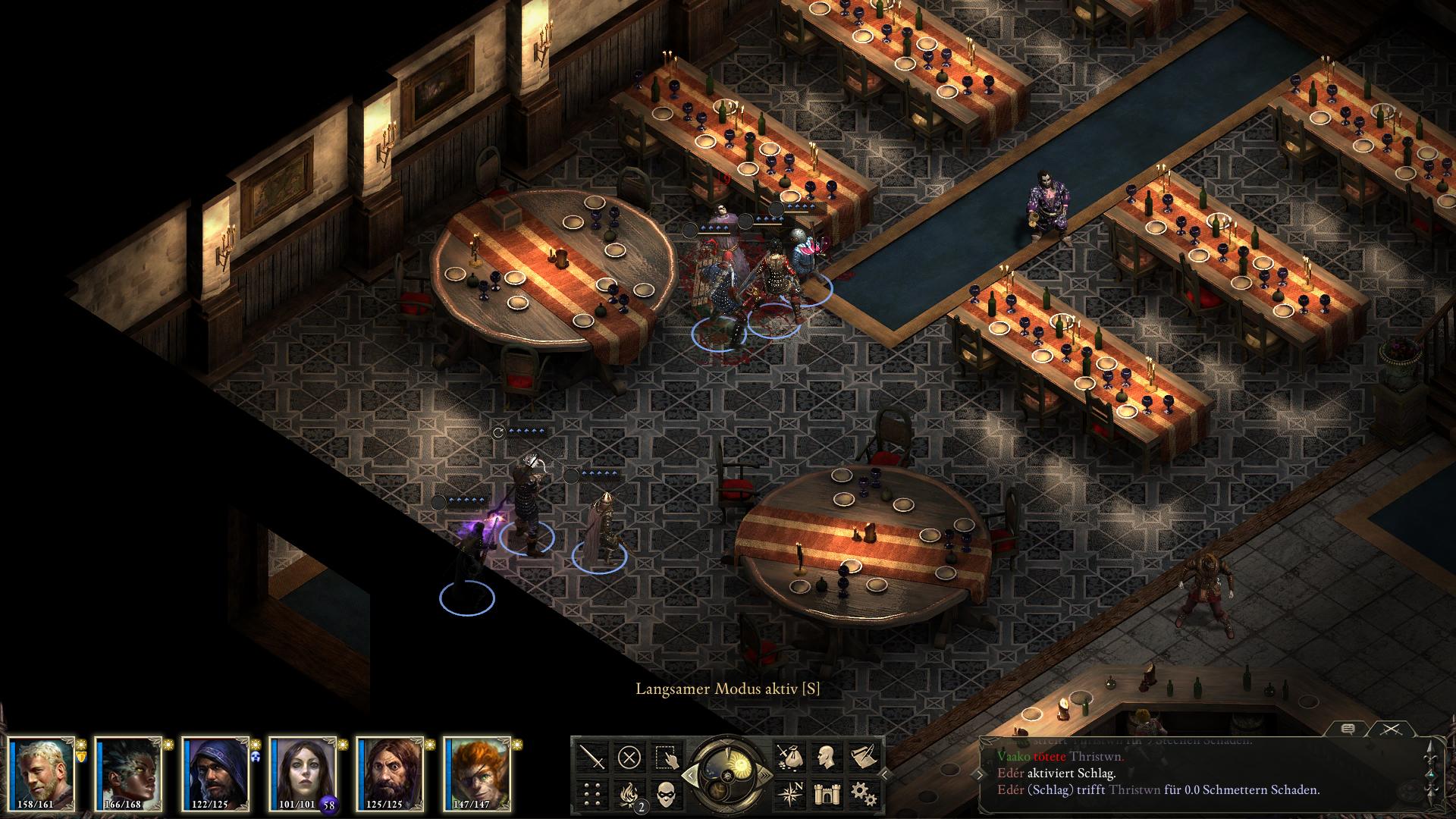Open the party formation dots button

click(592, 793)
